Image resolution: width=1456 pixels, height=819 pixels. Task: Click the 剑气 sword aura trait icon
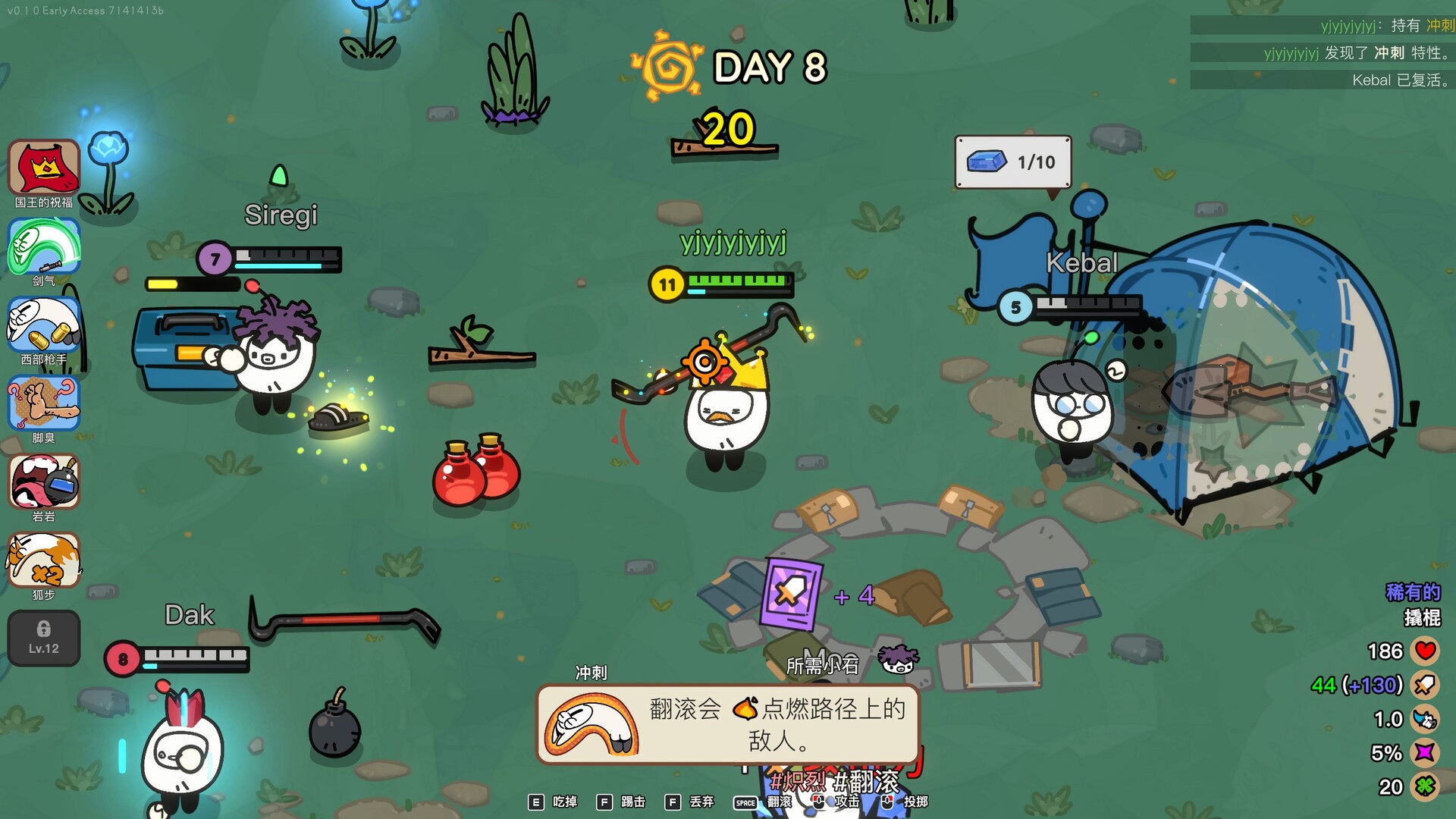[x=44, y=246]
